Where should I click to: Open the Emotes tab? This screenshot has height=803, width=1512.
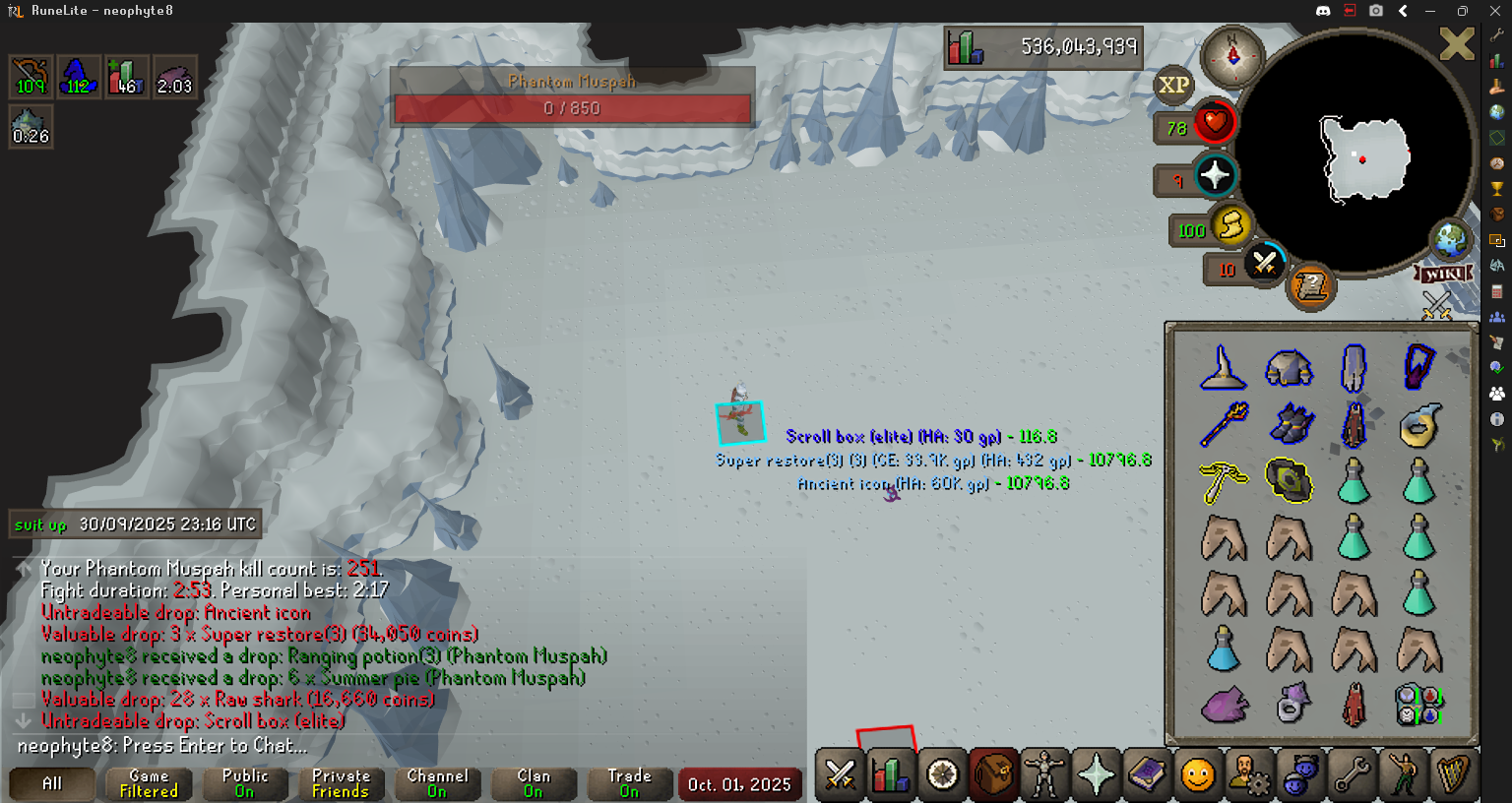point(1403,775)
